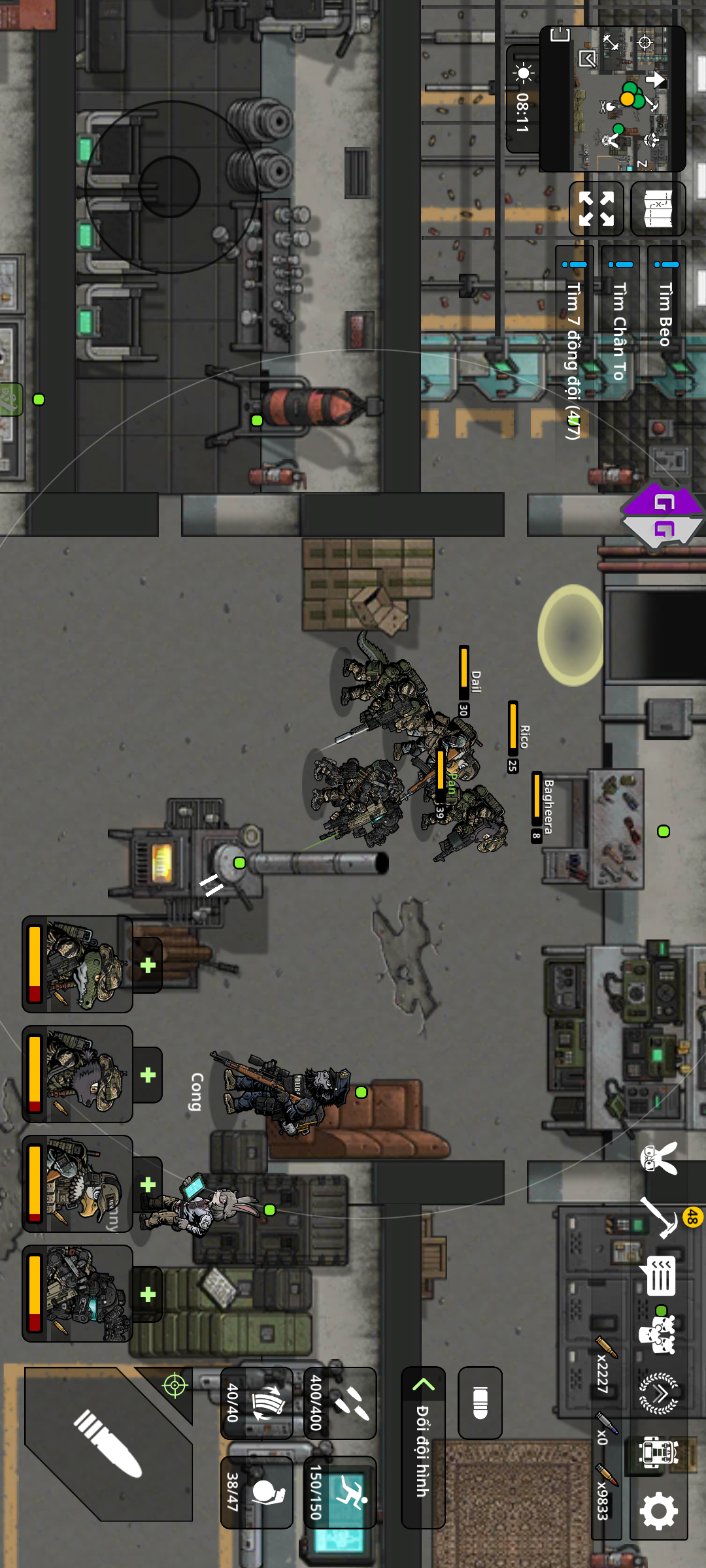Tap the rabbit with glasses icon
The height and width of the screenshot is (1568, 706).
tap(658, 1160)
